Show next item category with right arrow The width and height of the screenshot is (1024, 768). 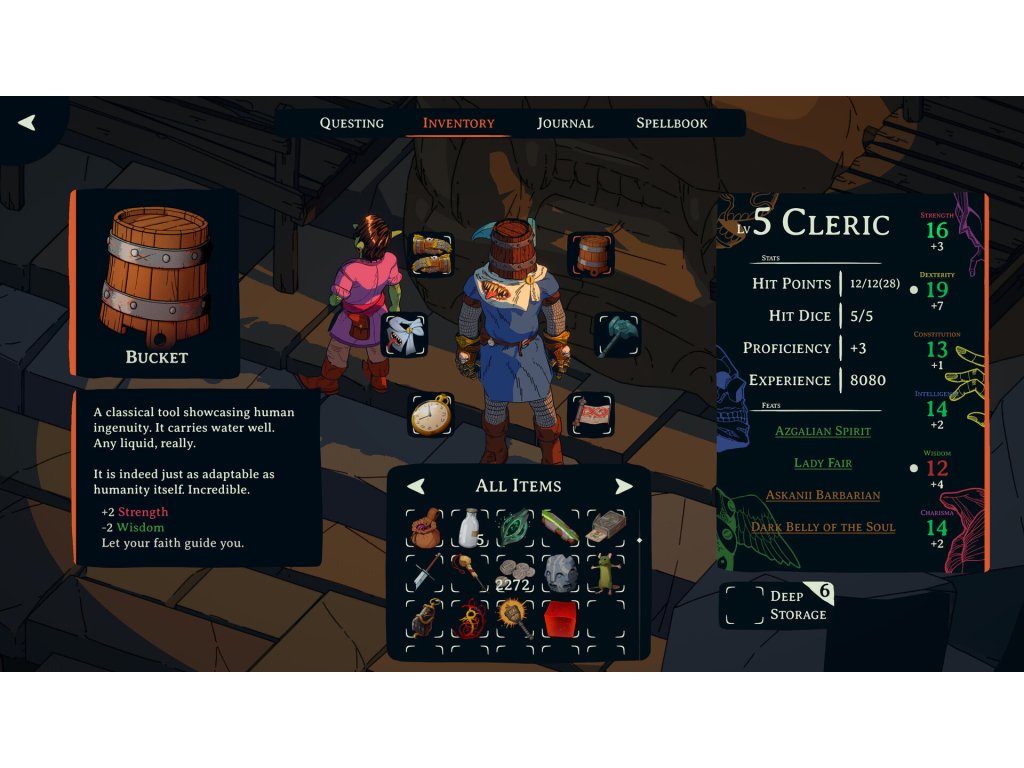(624, 486)
